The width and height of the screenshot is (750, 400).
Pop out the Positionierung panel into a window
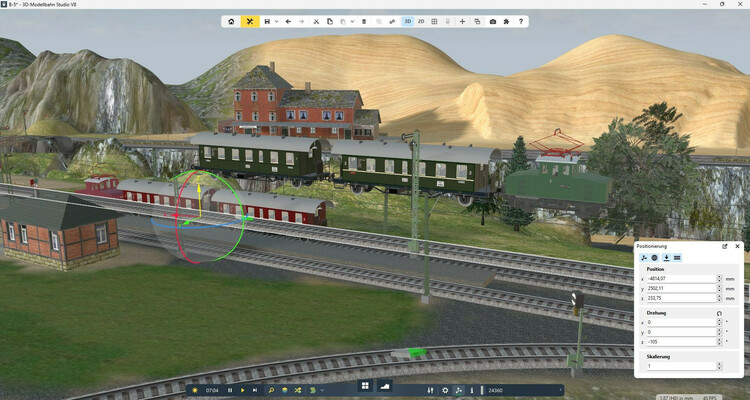click(724, 245)
